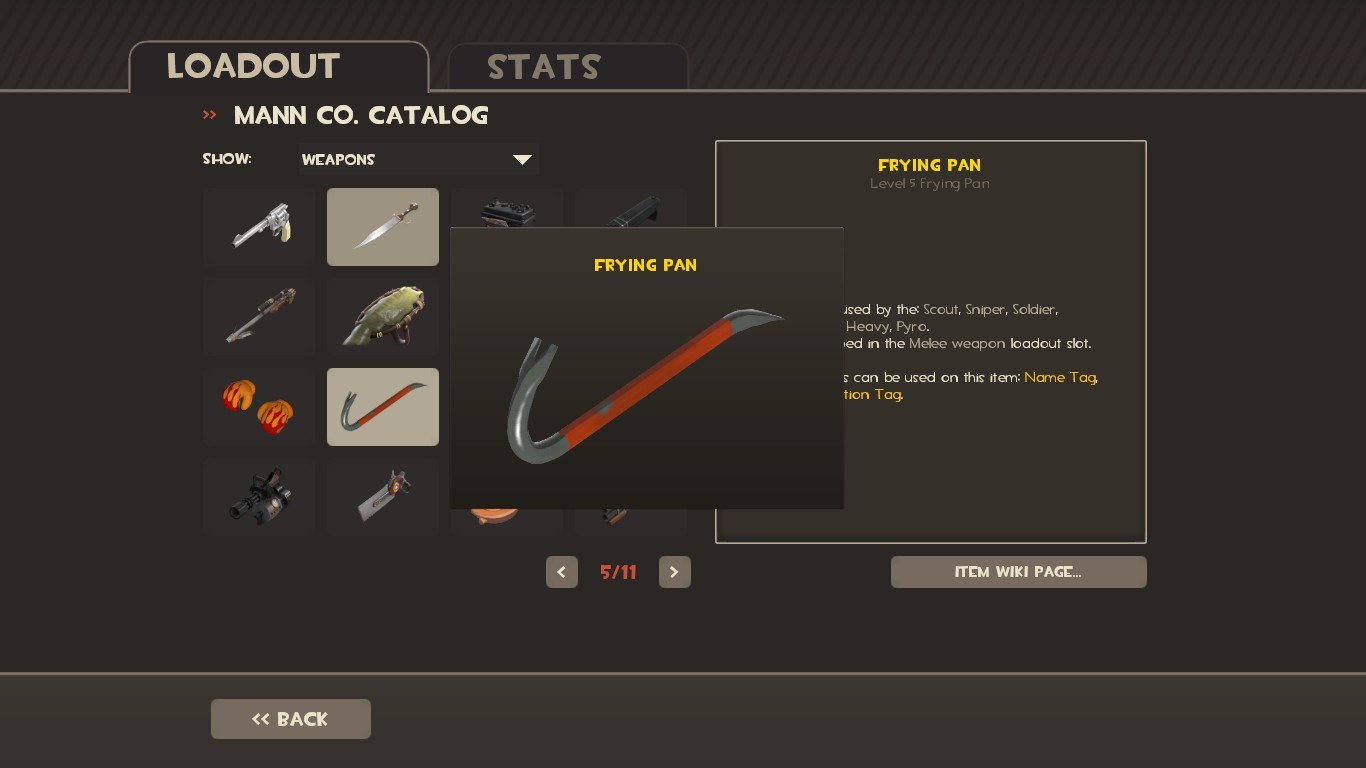This screenshot has width=1366, height=768.
Task: Open the Name Tag link
Action: (x=1059, y=378)
